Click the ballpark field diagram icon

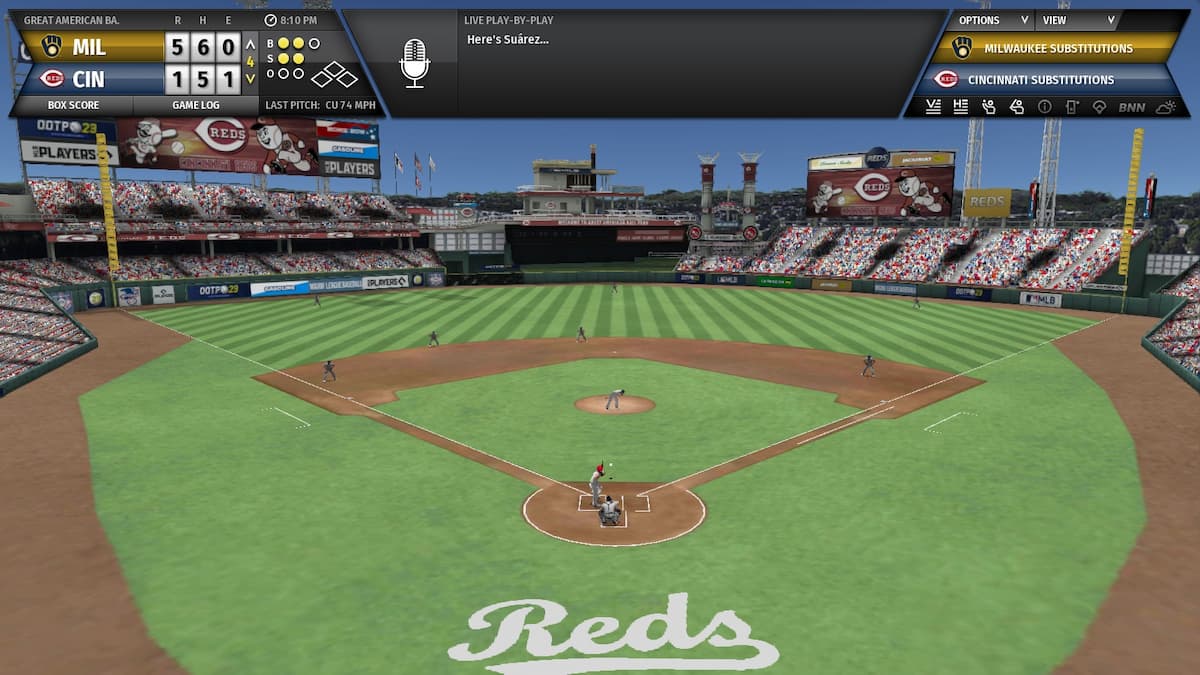tap(1099, 107)
